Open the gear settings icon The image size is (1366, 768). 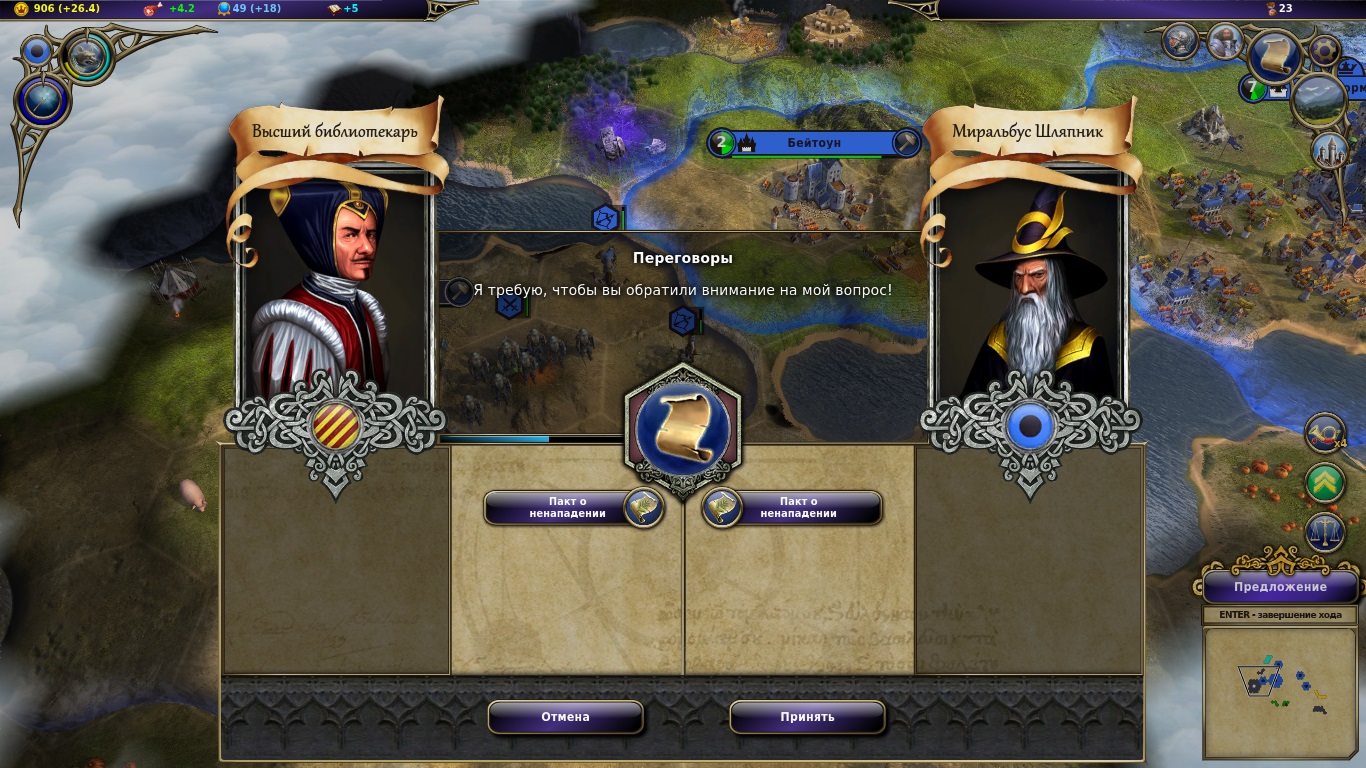[x=1325, y=50]
